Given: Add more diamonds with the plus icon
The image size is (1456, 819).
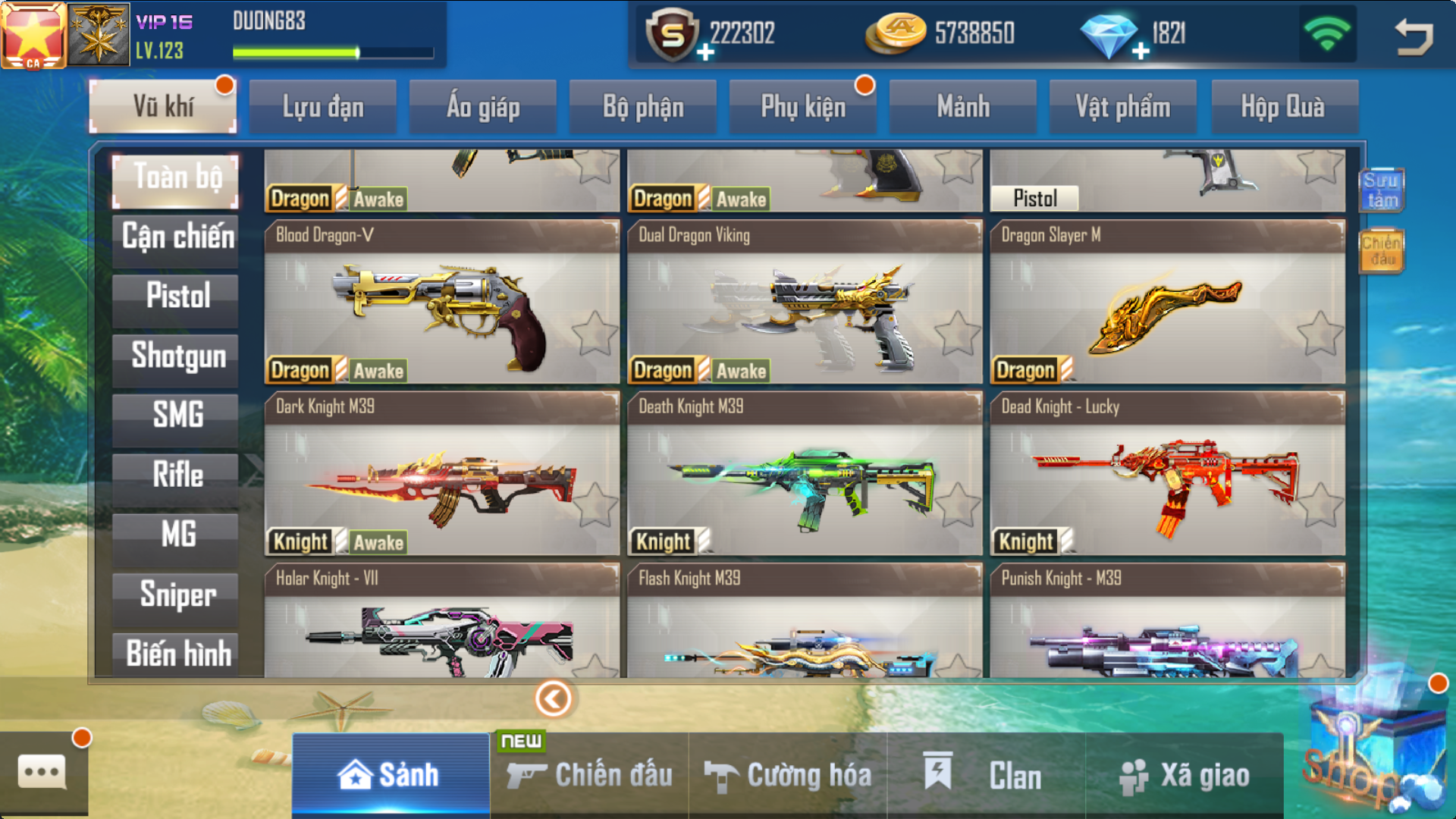Looking at the screenshot, I should (1141, 52).
